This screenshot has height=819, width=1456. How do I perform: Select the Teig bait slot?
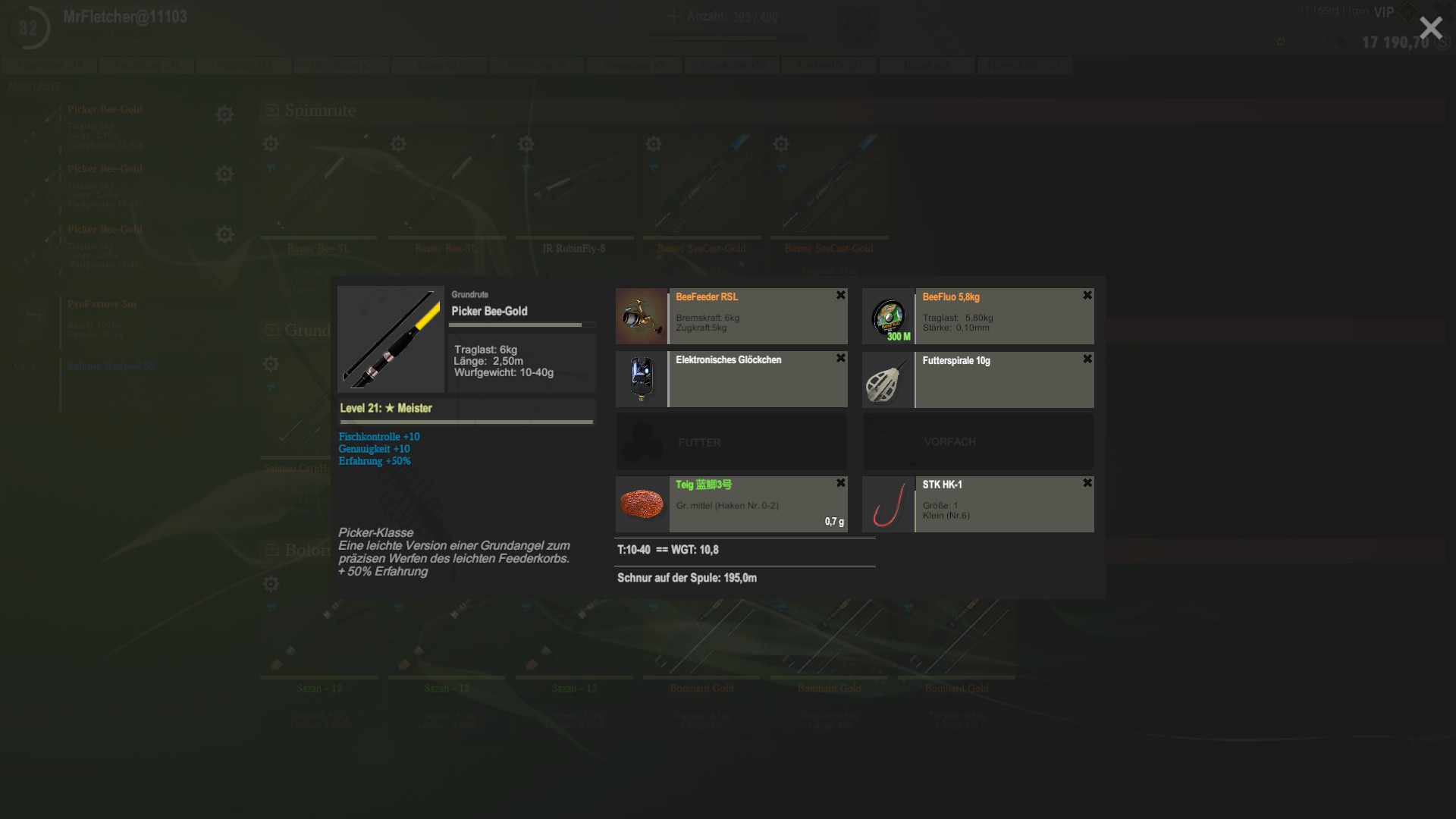731,504
